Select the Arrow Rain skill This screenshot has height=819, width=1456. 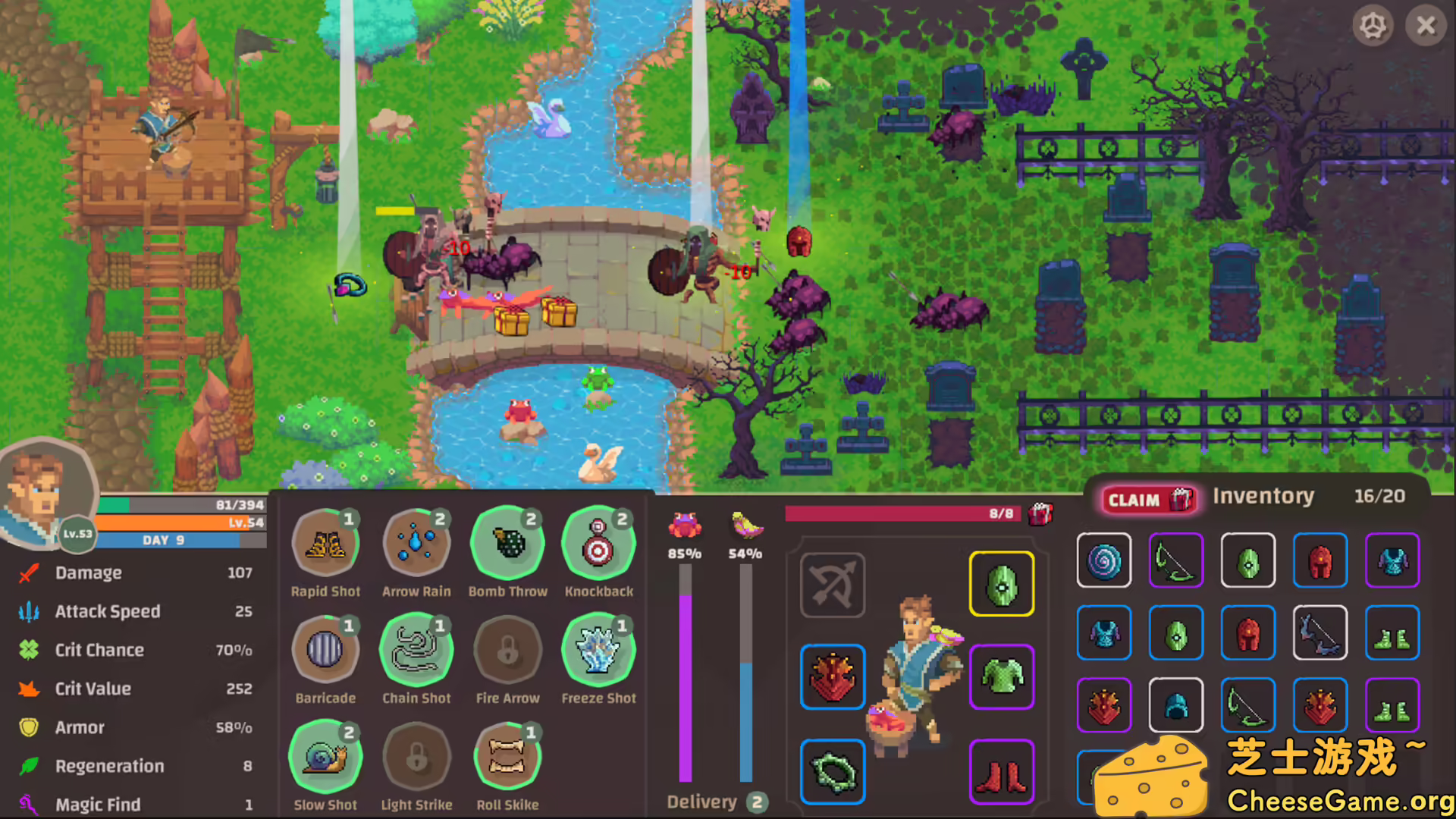(416, 541)
